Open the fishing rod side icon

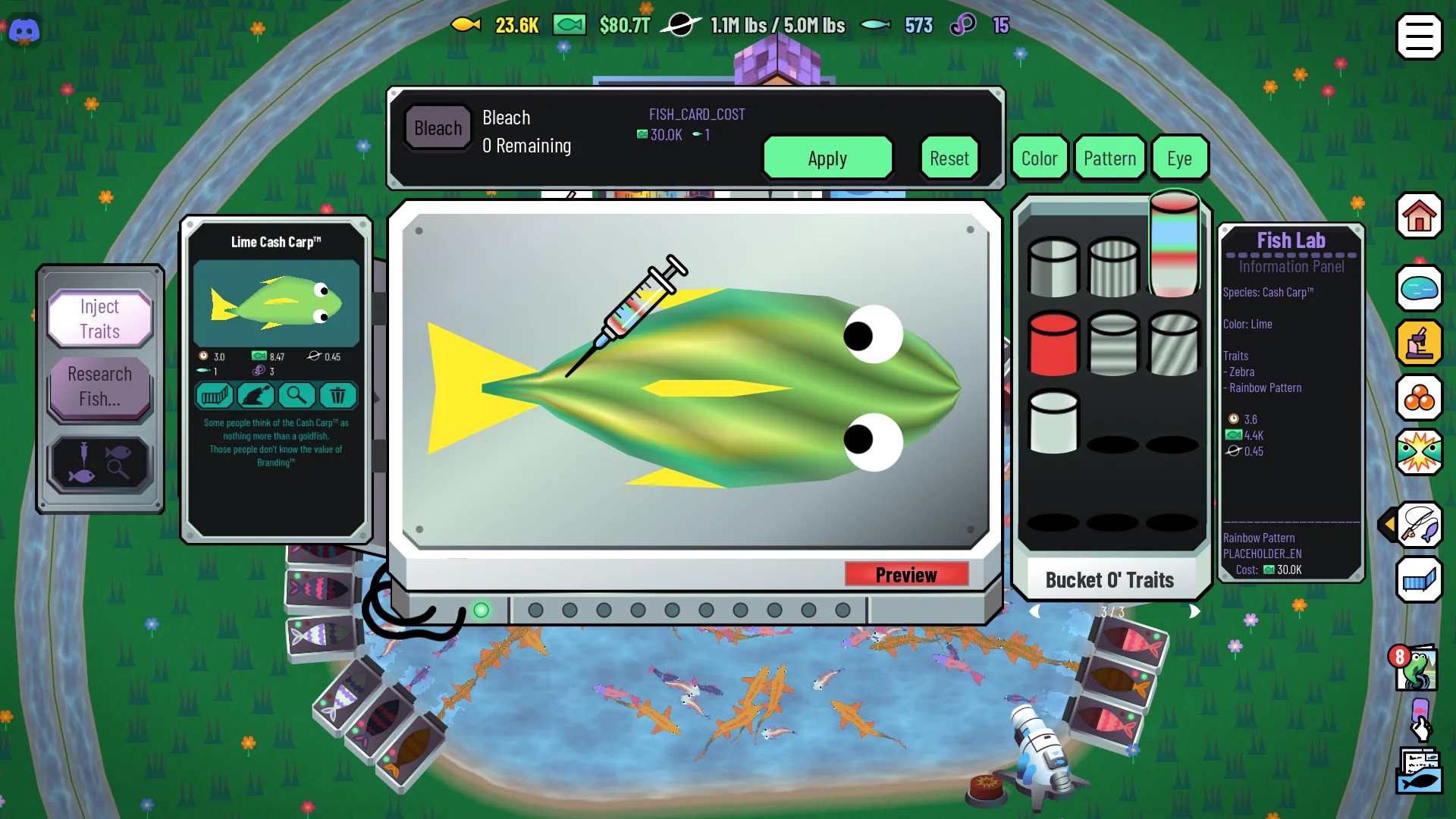pos(1419,524)
